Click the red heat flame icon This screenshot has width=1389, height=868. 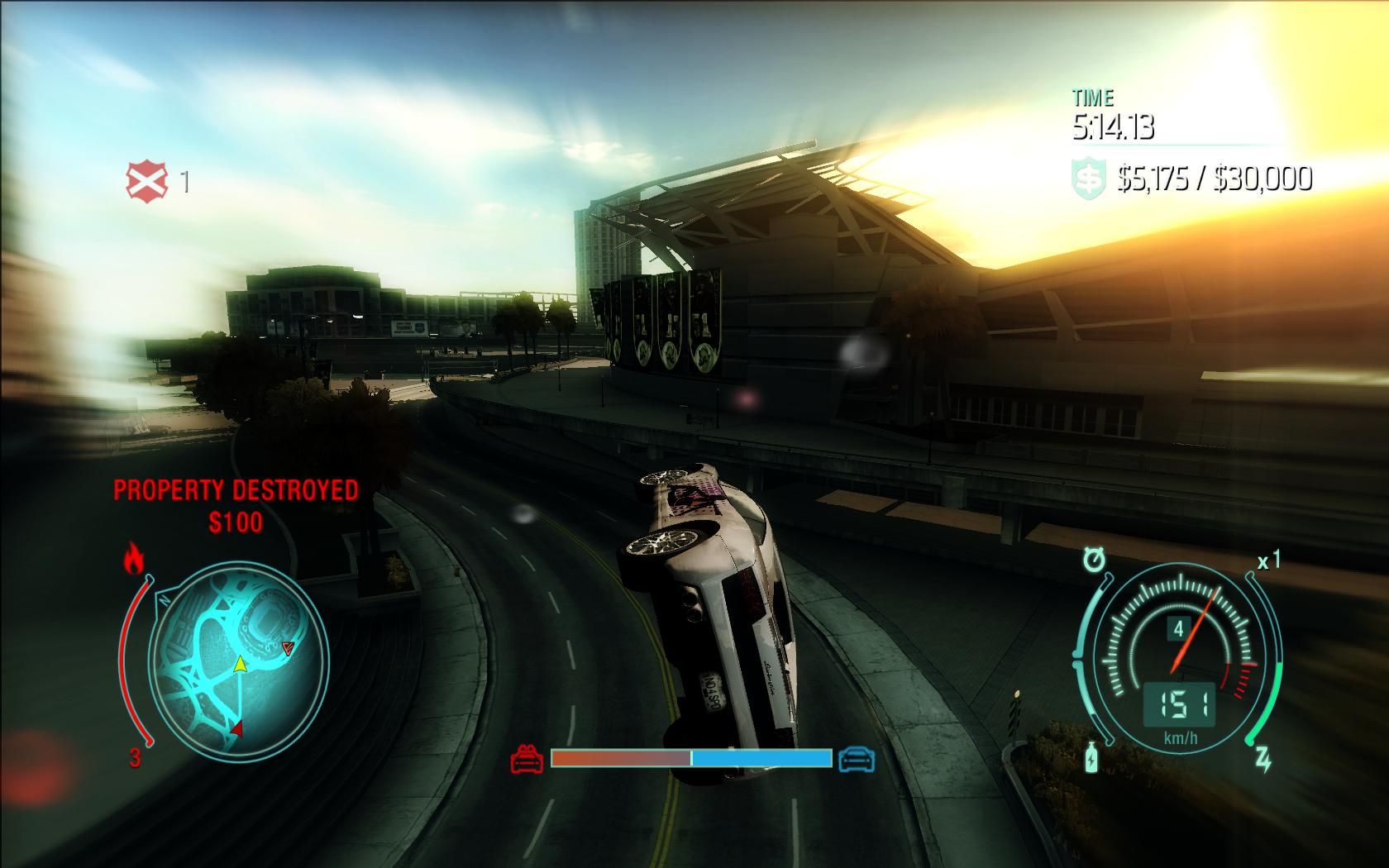coord(133,559)
